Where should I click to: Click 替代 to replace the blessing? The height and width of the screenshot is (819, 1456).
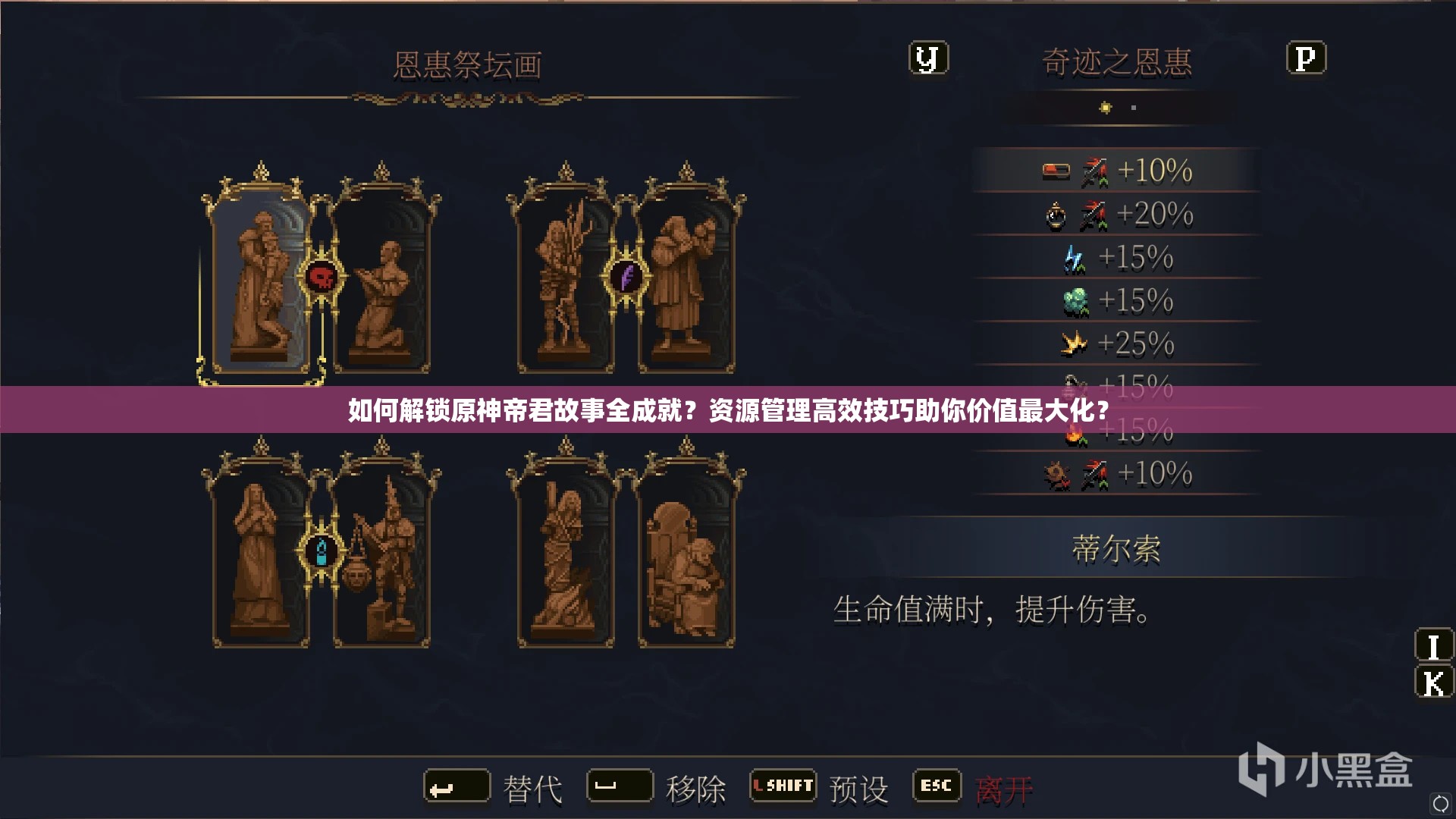[x=535, y=787]
